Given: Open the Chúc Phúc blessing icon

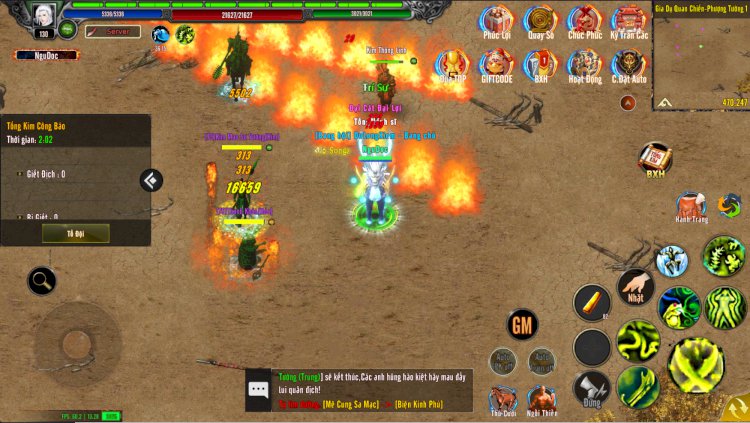Looking at the screenshot, I should click(x=585, y=21).
